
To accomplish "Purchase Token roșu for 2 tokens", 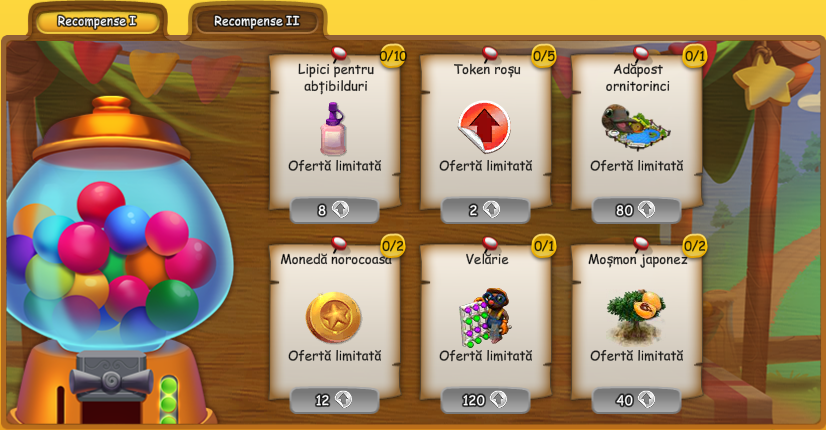I will point(485,210).
